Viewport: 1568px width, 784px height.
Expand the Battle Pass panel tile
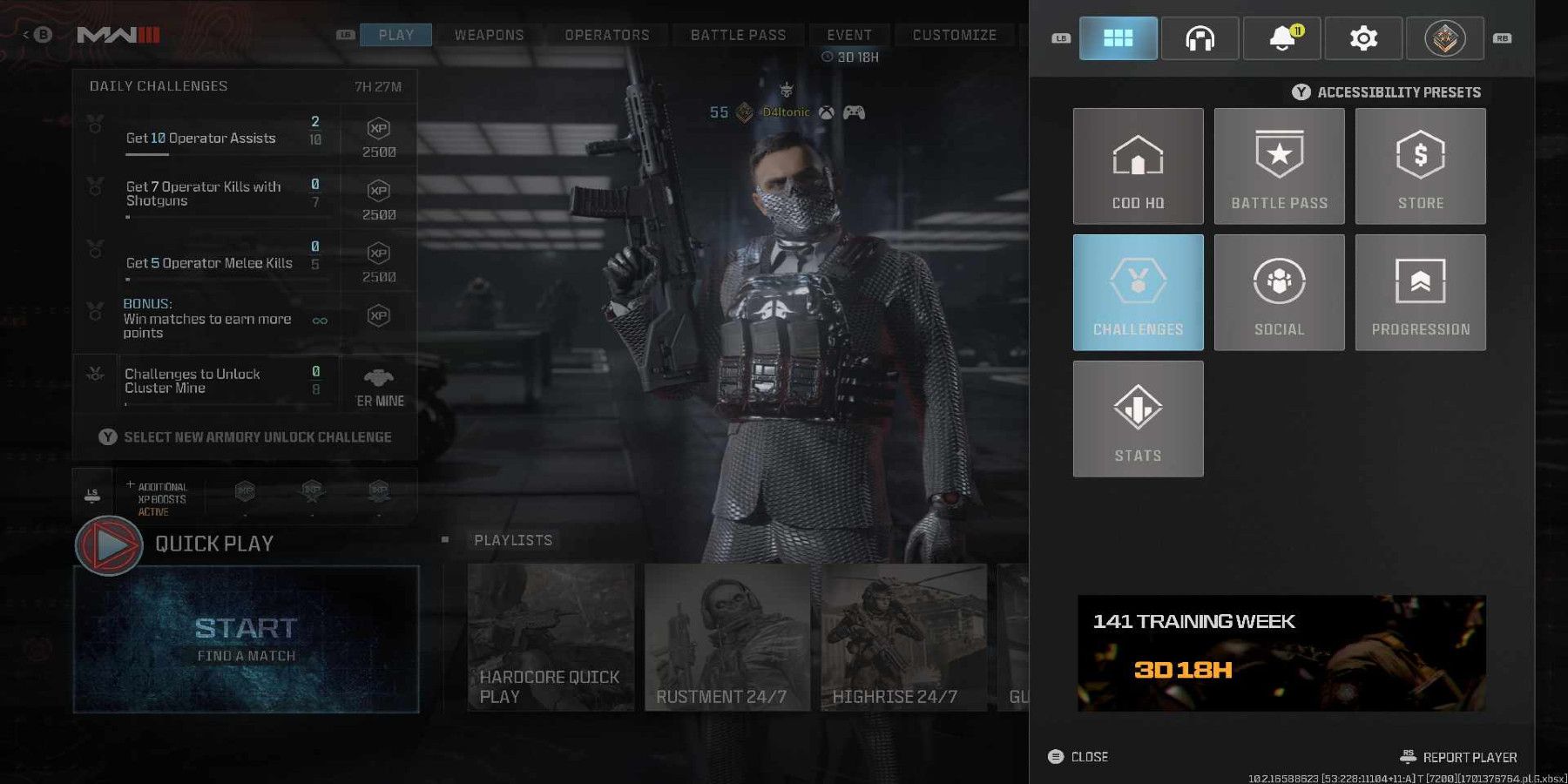[x=1278, y=166]
